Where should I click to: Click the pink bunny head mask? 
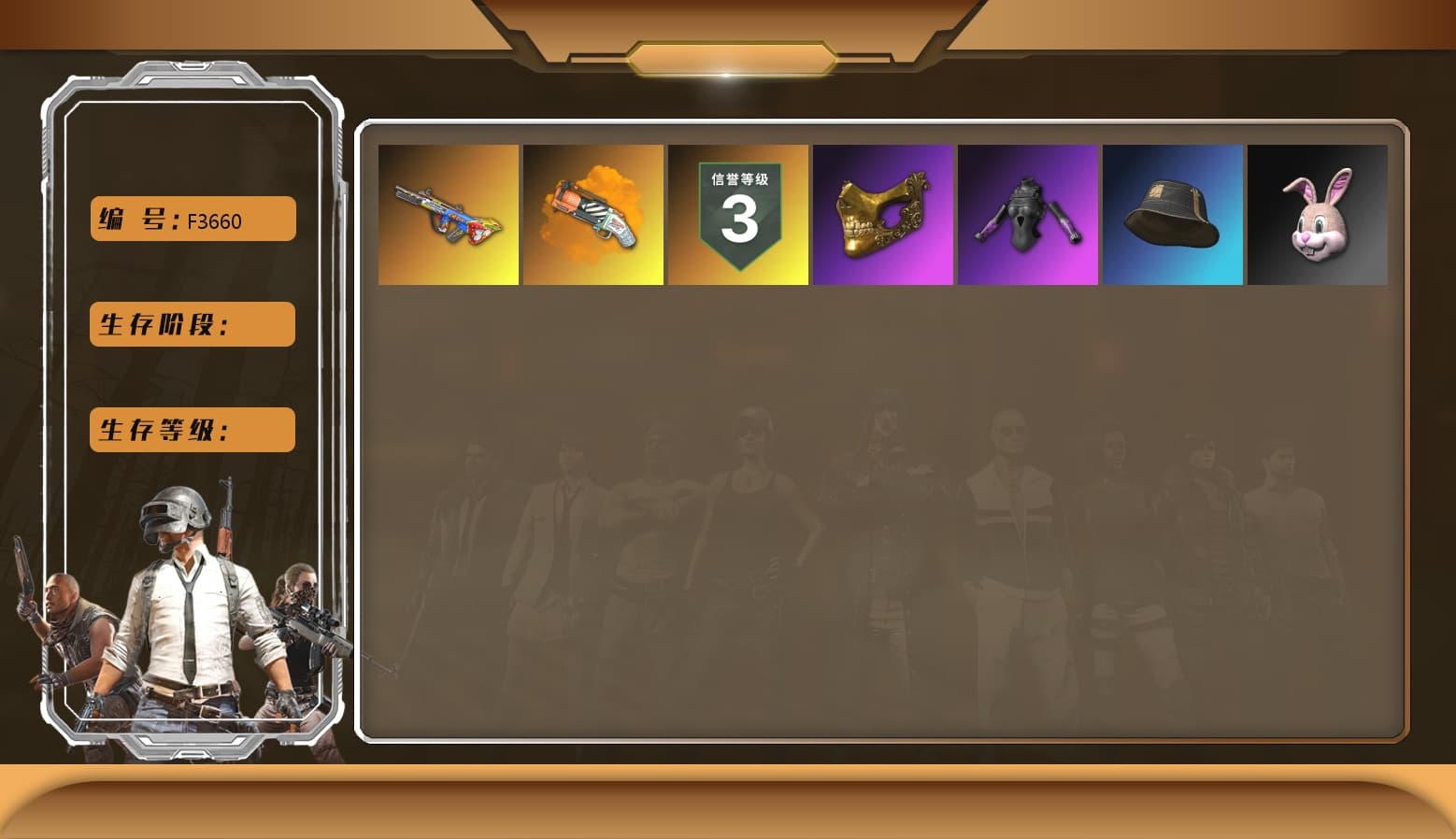1318,214
